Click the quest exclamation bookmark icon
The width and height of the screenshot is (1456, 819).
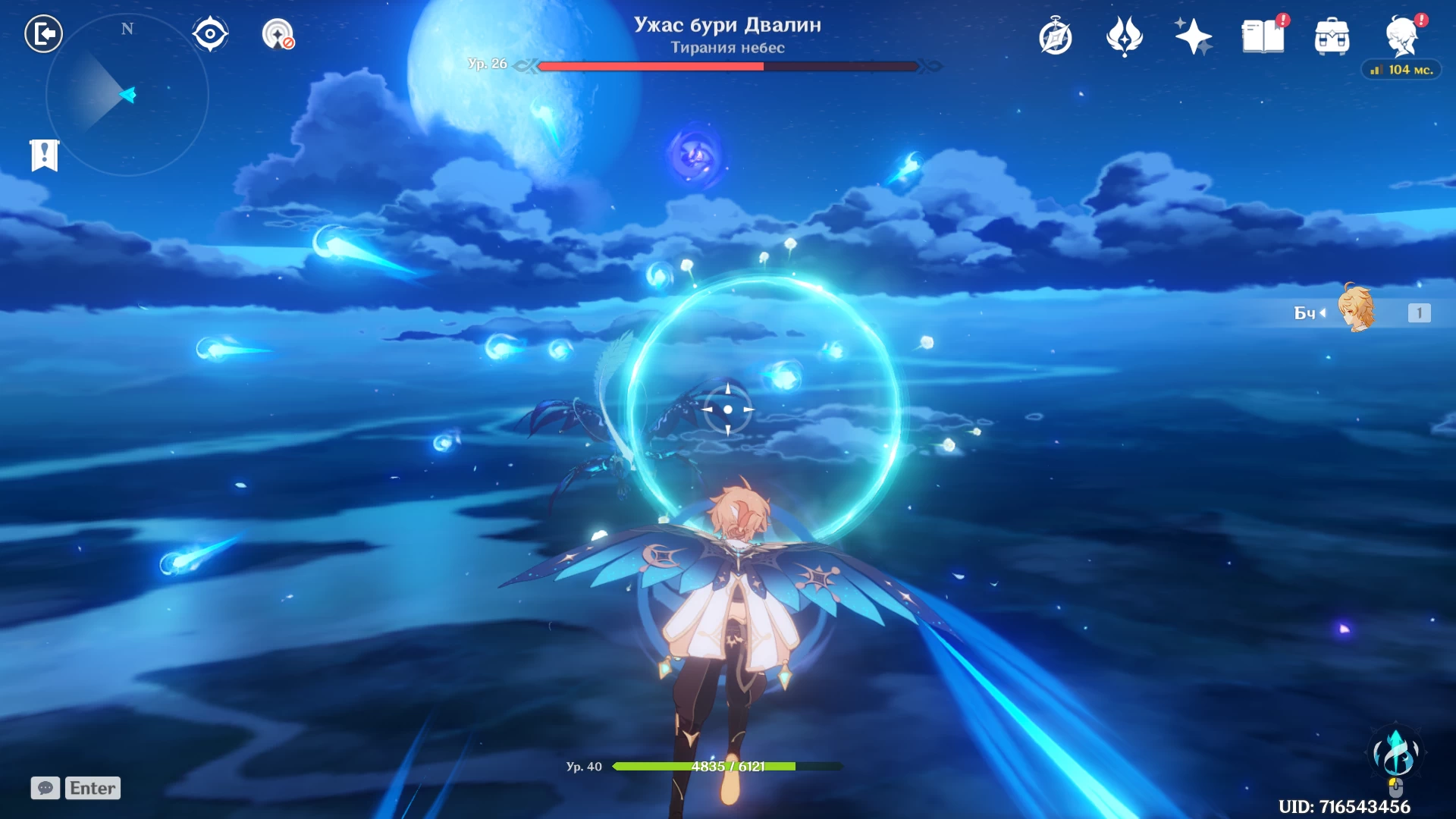(45, 155)
